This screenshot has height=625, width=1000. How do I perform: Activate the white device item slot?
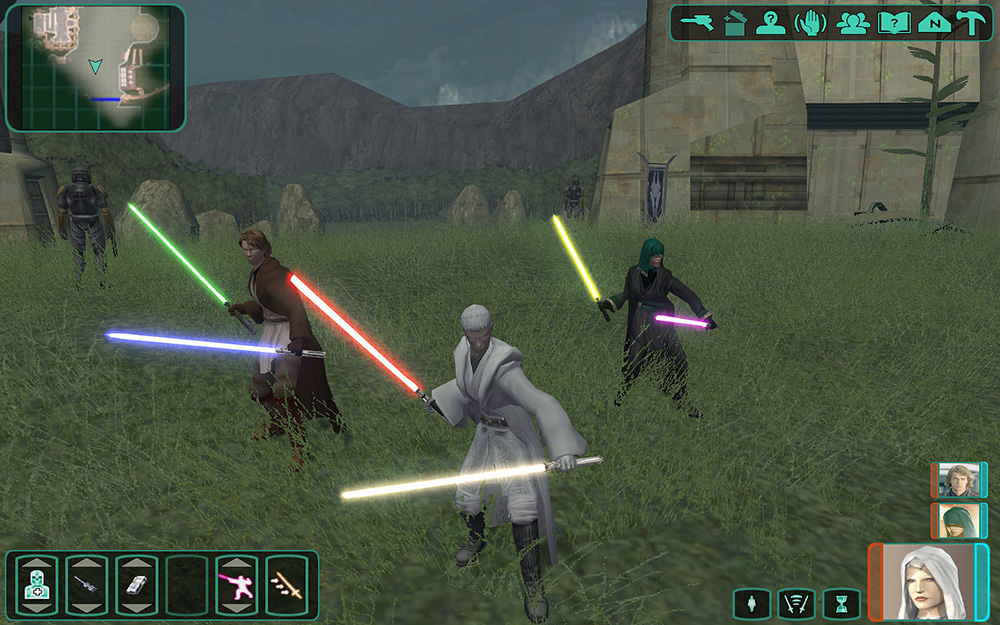tap(136, 585)
